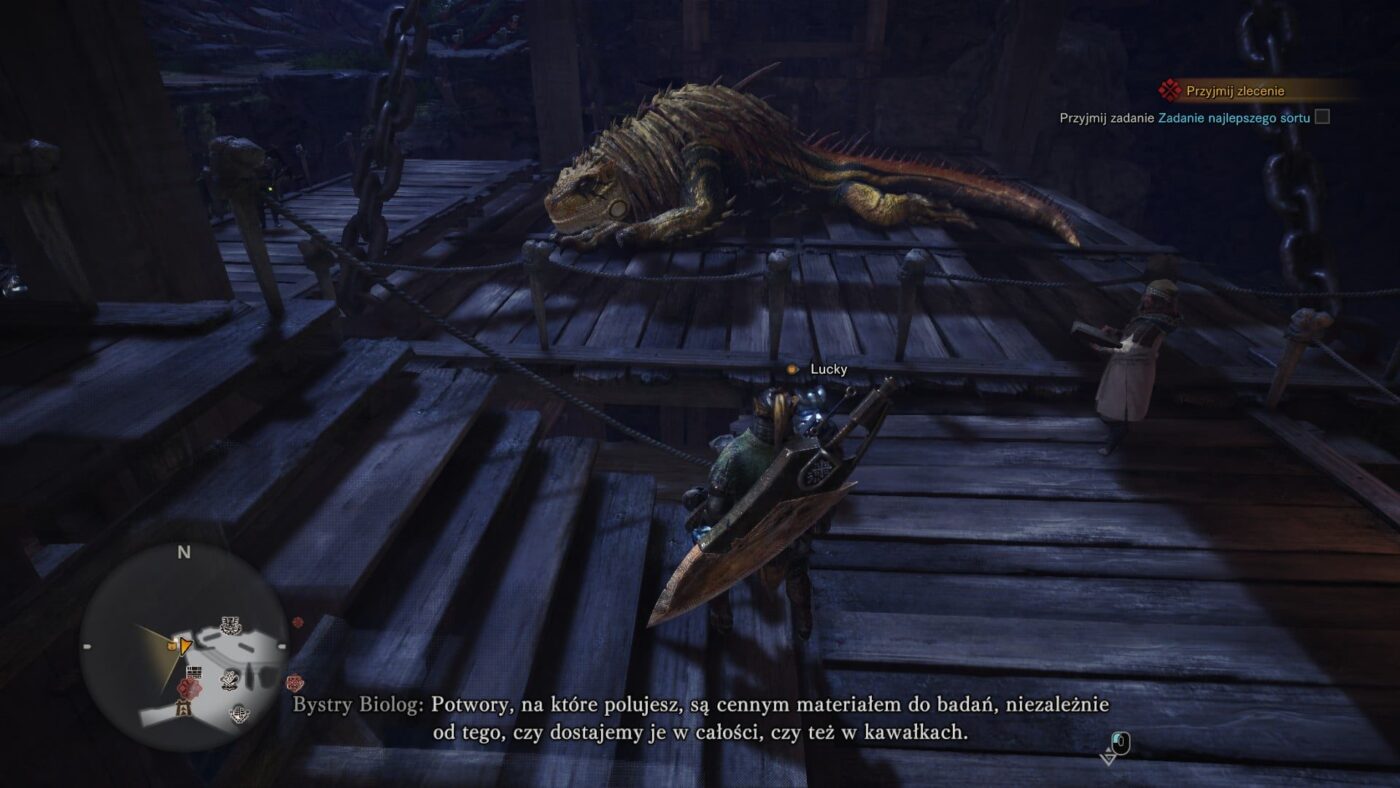This screenshot has height=788, width=1400.
Task: Tick the objective checkbox beside "Zadanie najlepszego sortu"
Action: tap(1322, 117)
